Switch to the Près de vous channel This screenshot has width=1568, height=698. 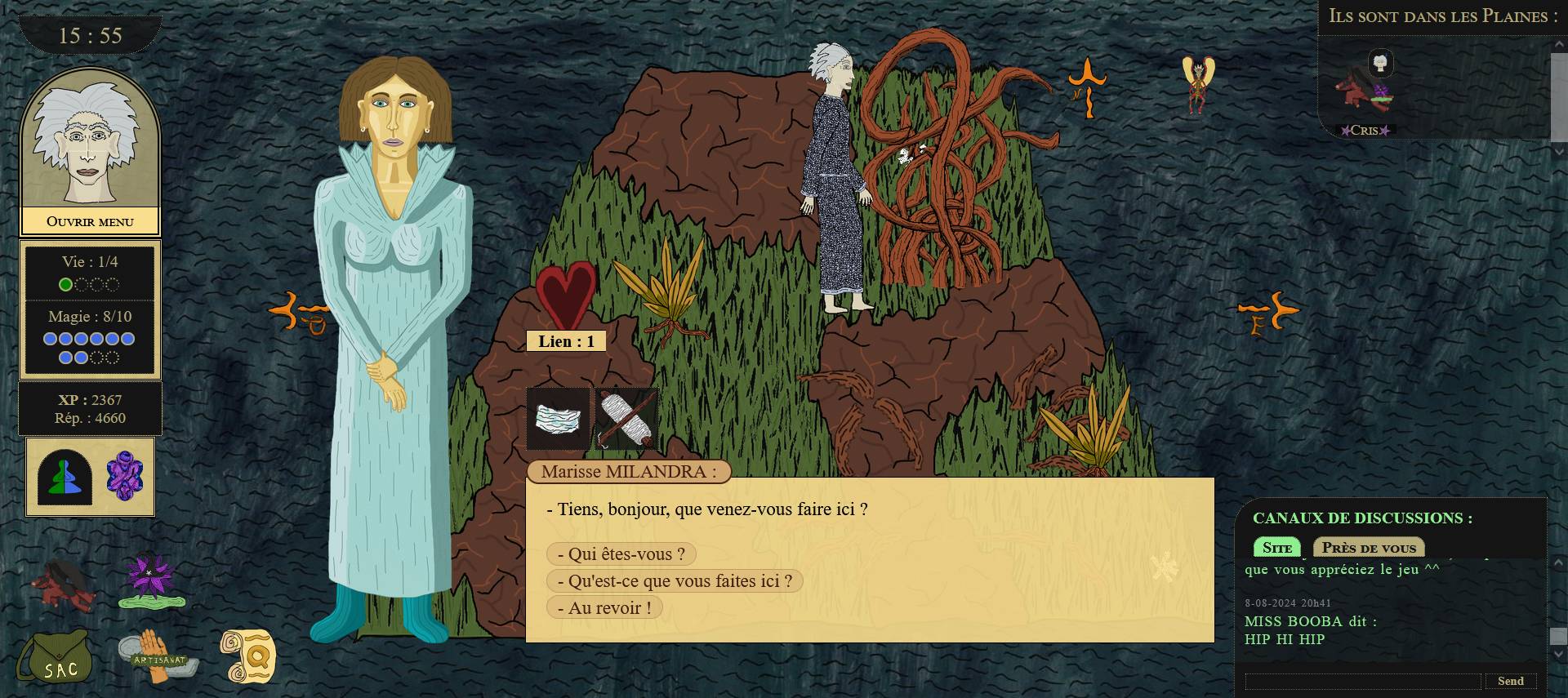click(1369, 548)
